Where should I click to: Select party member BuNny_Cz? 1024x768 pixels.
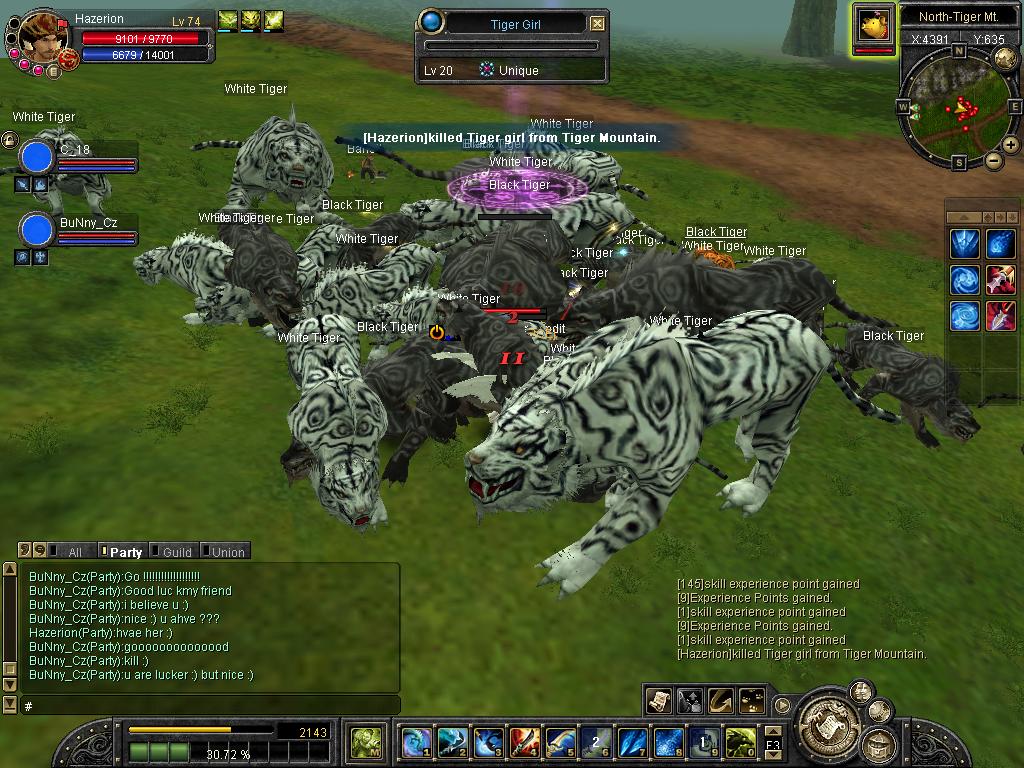(37, 229)
